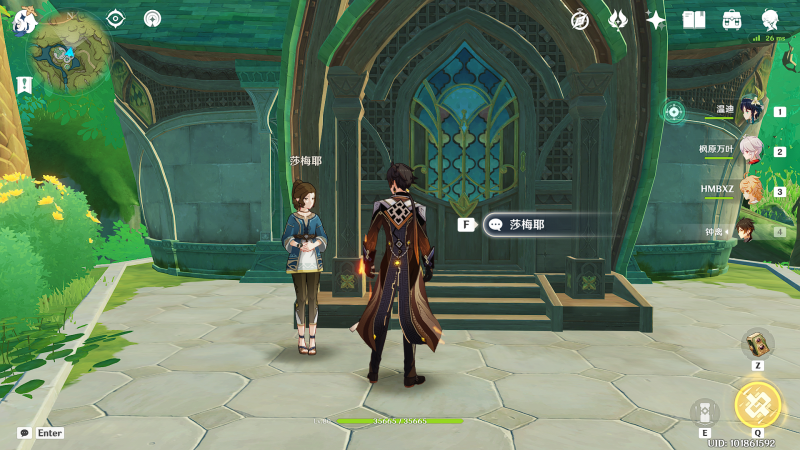The height and width of the screenshot is (450, 800).
Task: Open the handbook book icon
Action: (694, 19)
